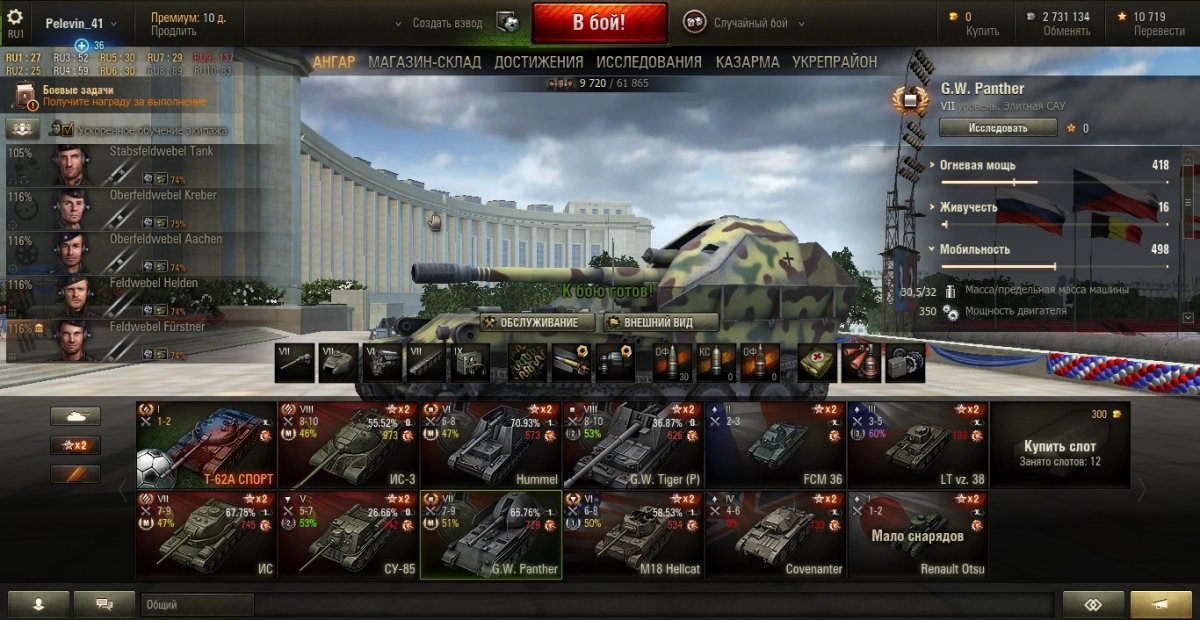The height and width of the screenshot is (620, 1200).
Task: Select the M18 Hellcat tank tile
Action: (x=632, y=534)
